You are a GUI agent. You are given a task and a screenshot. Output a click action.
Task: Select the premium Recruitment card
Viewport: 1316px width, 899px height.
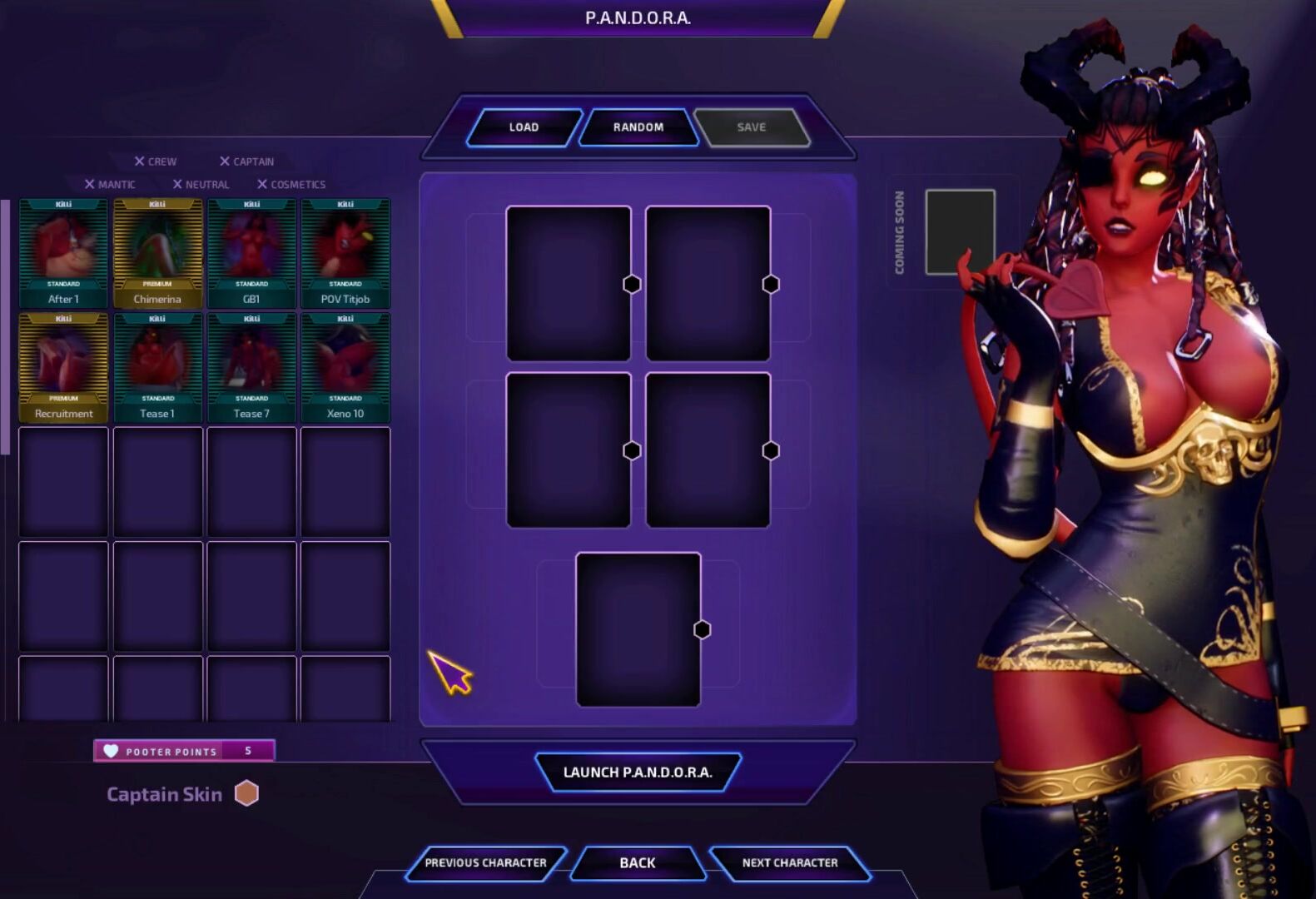pos(64,368)
